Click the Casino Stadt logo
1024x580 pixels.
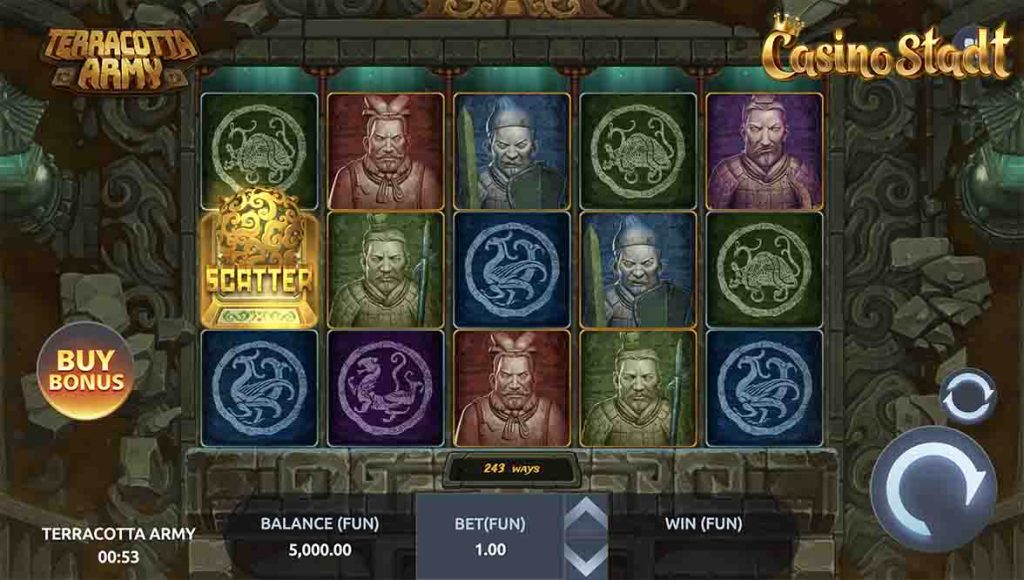click(x=888, y=52)
